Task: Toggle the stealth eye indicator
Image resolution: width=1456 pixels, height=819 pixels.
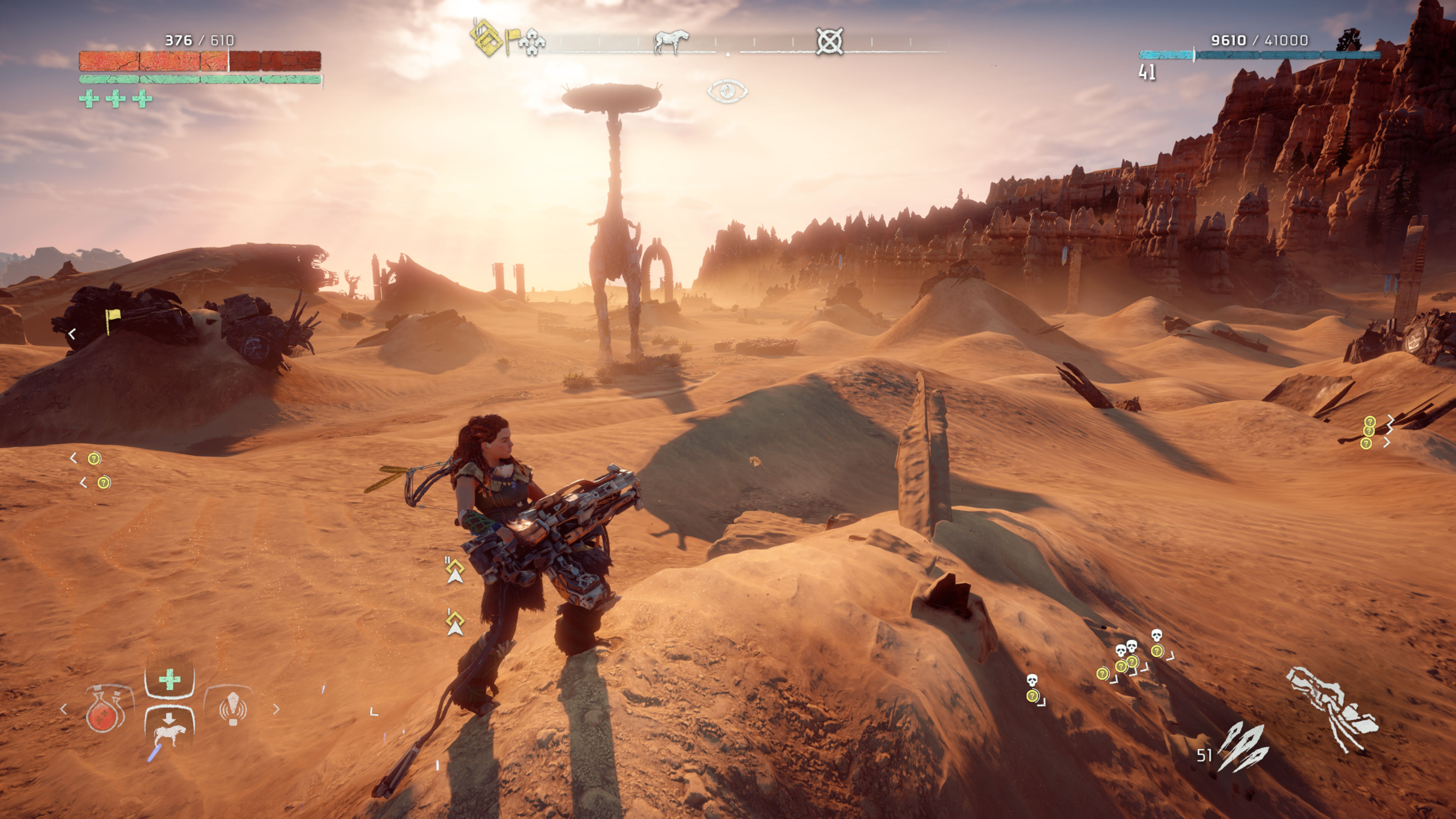Action: point(728,91)
